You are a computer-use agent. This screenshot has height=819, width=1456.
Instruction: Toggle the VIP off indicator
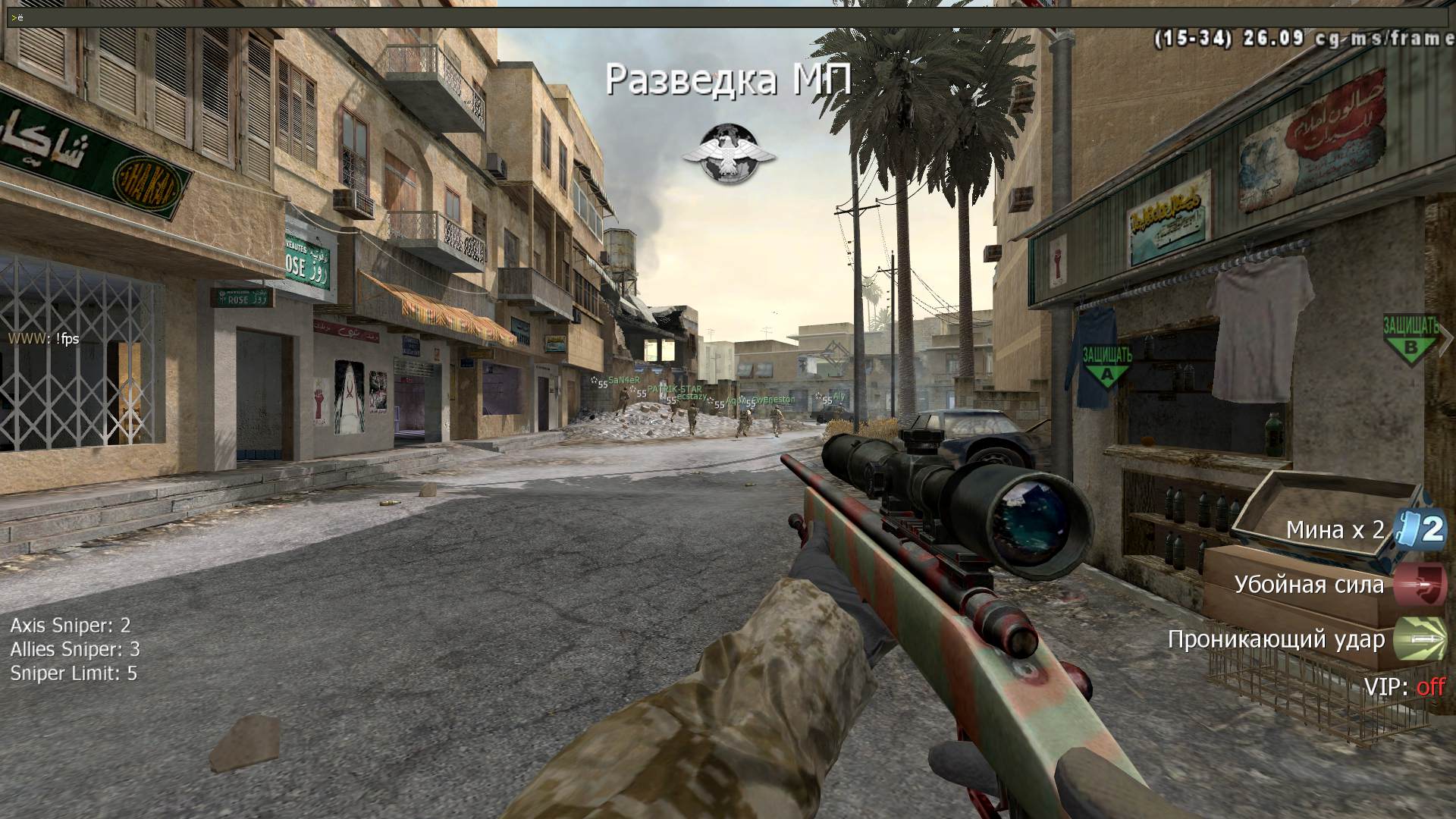[x=1430, y=687]
